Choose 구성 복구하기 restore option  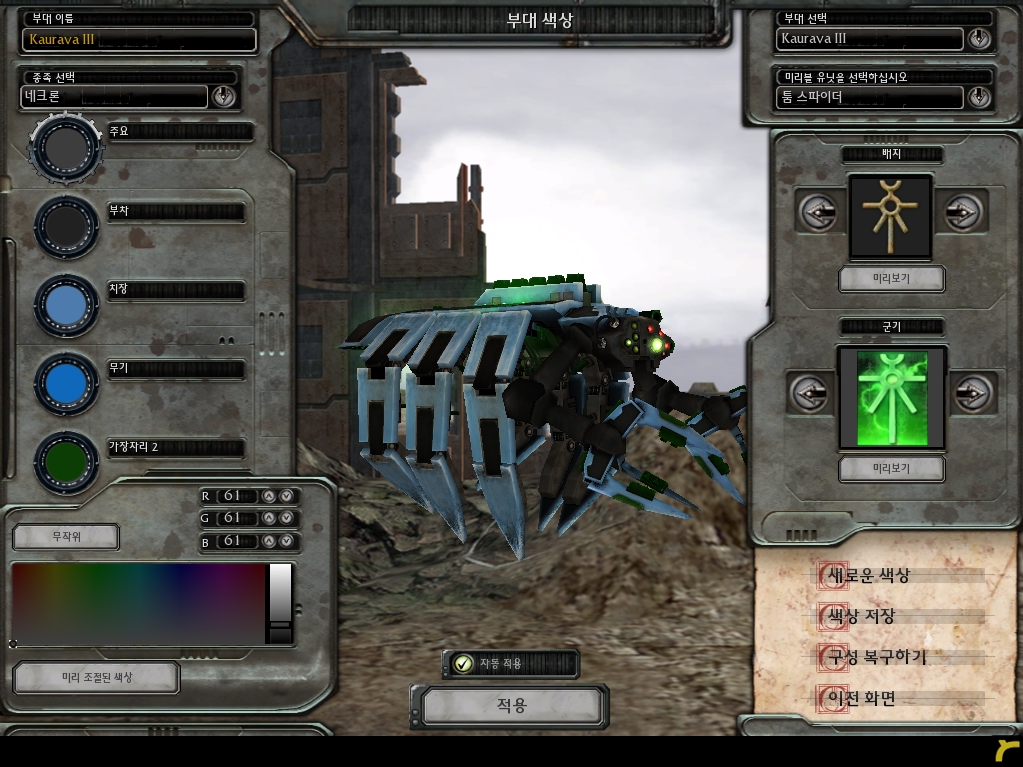pos(874,658)
